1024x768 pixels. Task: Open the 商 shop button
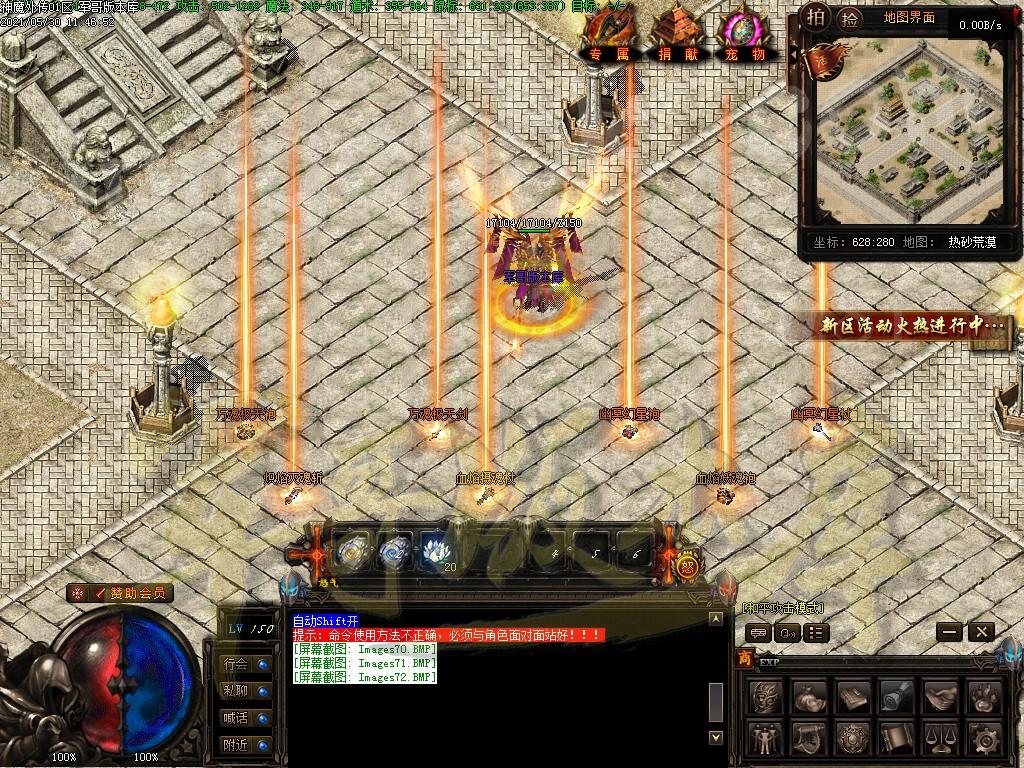click(744, 658)
